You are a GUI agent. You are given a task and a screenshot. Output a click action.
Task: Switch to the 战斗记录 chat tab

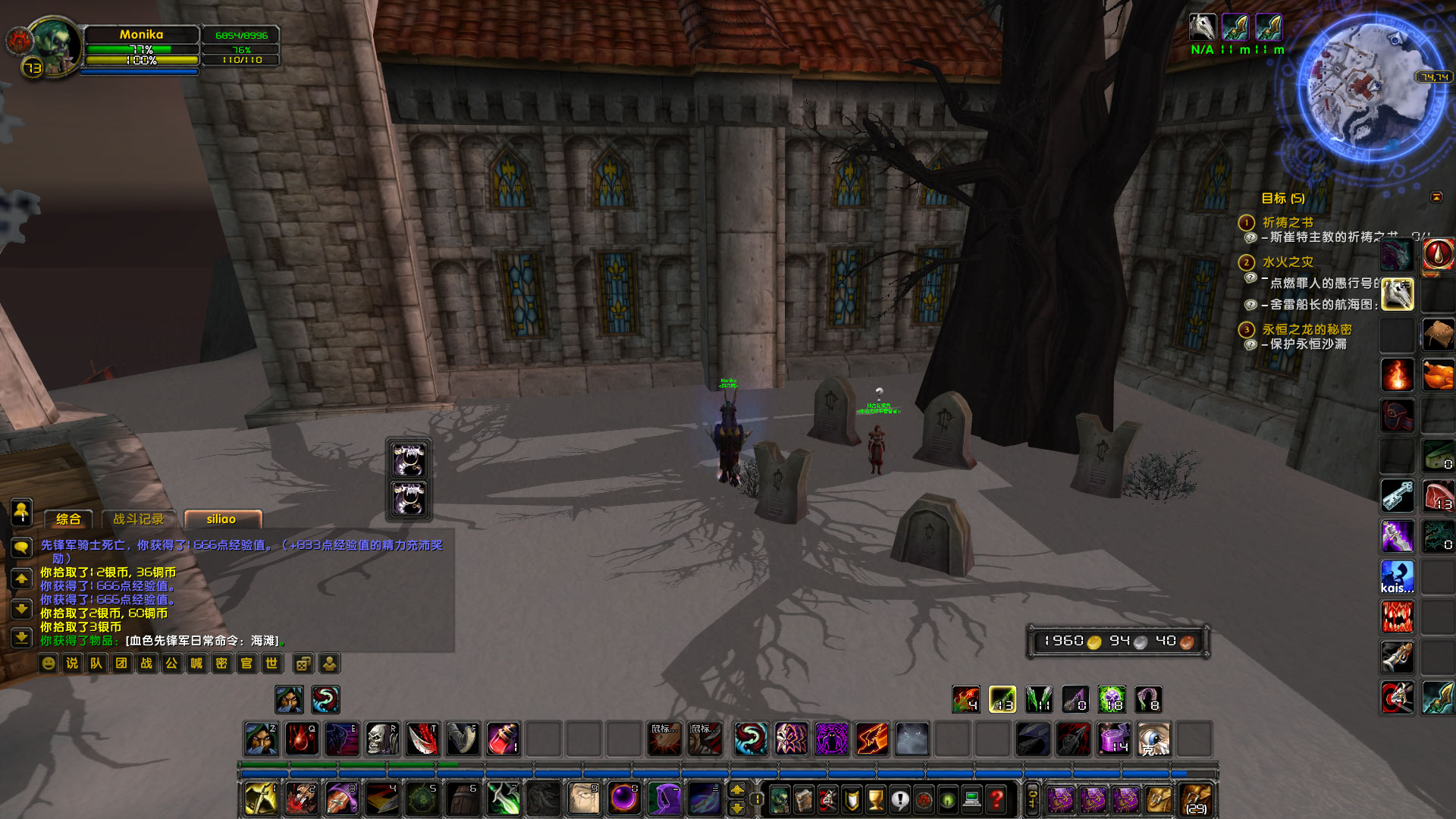click(x=139, y=519)
